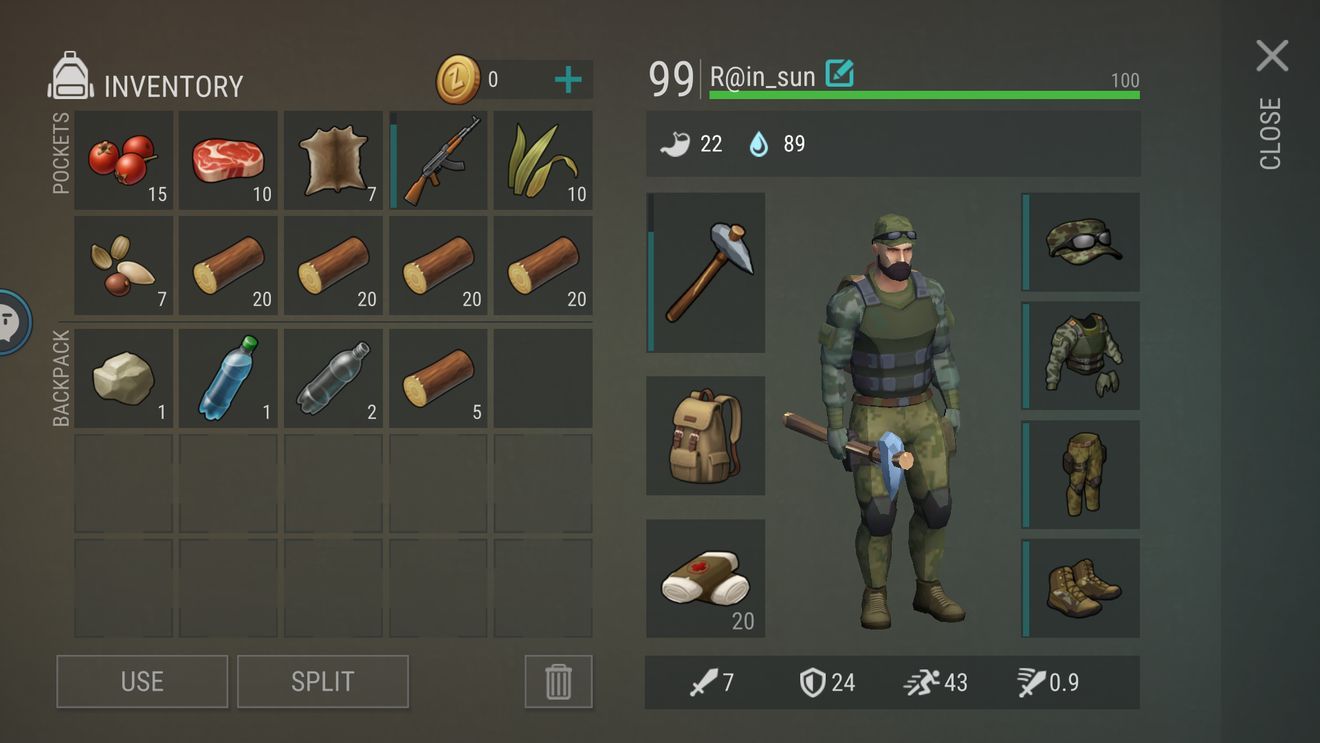
Task: Select the empty bottles slot
Action: 334,379
